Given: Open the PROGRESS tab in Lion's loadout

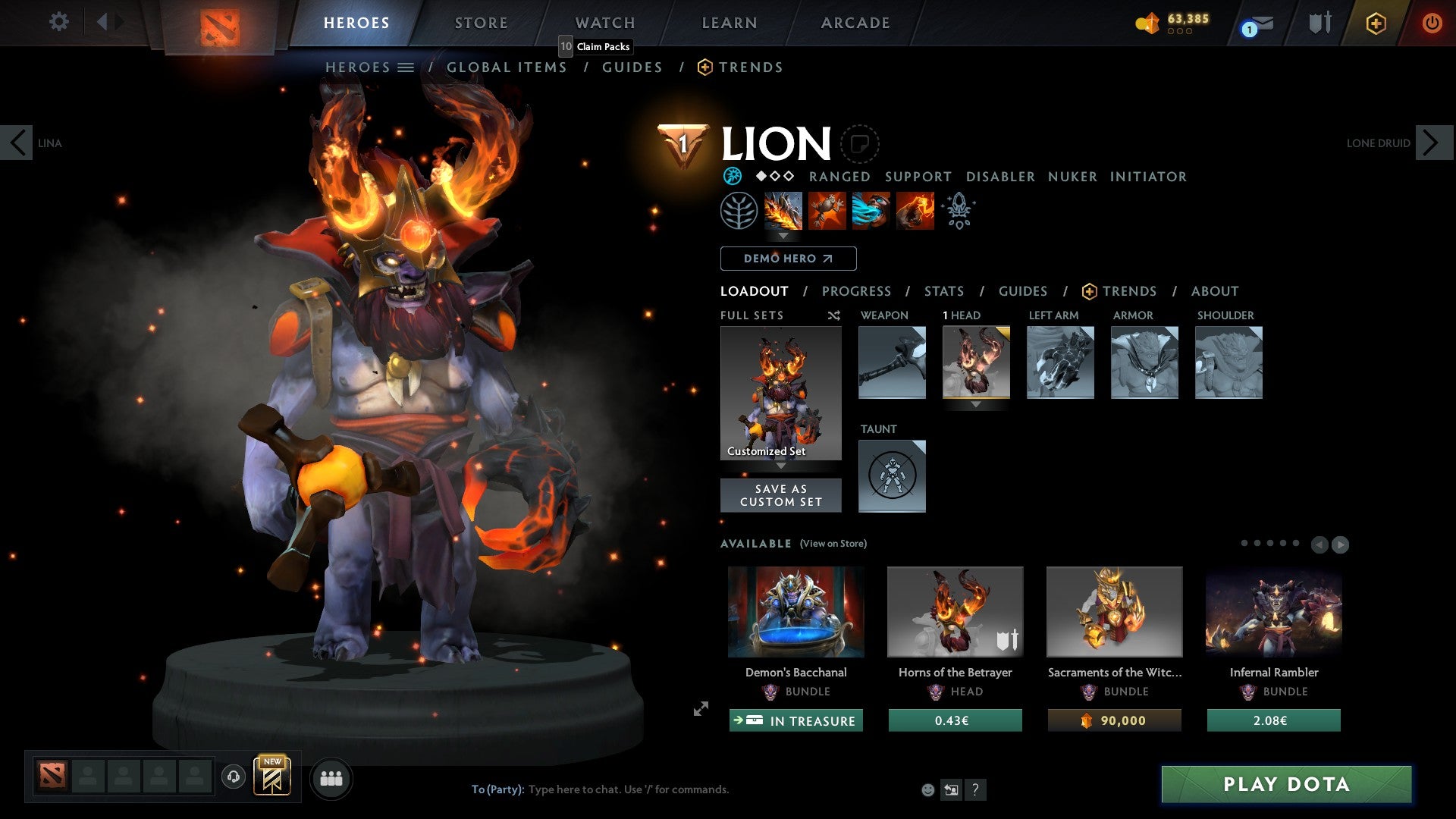Looking at the screenshot, I should (856, 291).
